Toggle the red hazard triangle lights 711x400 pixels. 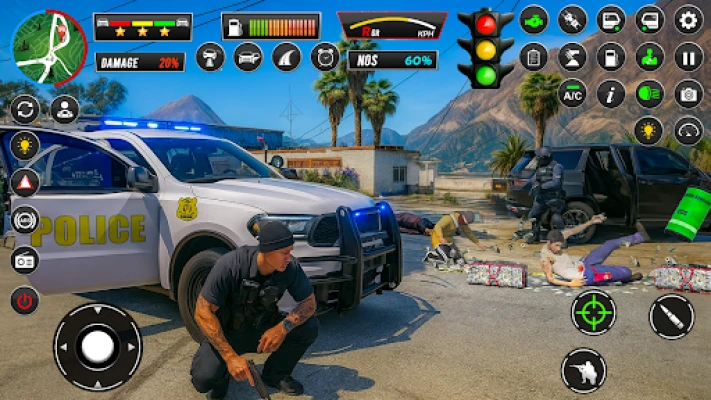click(x=24, y=182)
